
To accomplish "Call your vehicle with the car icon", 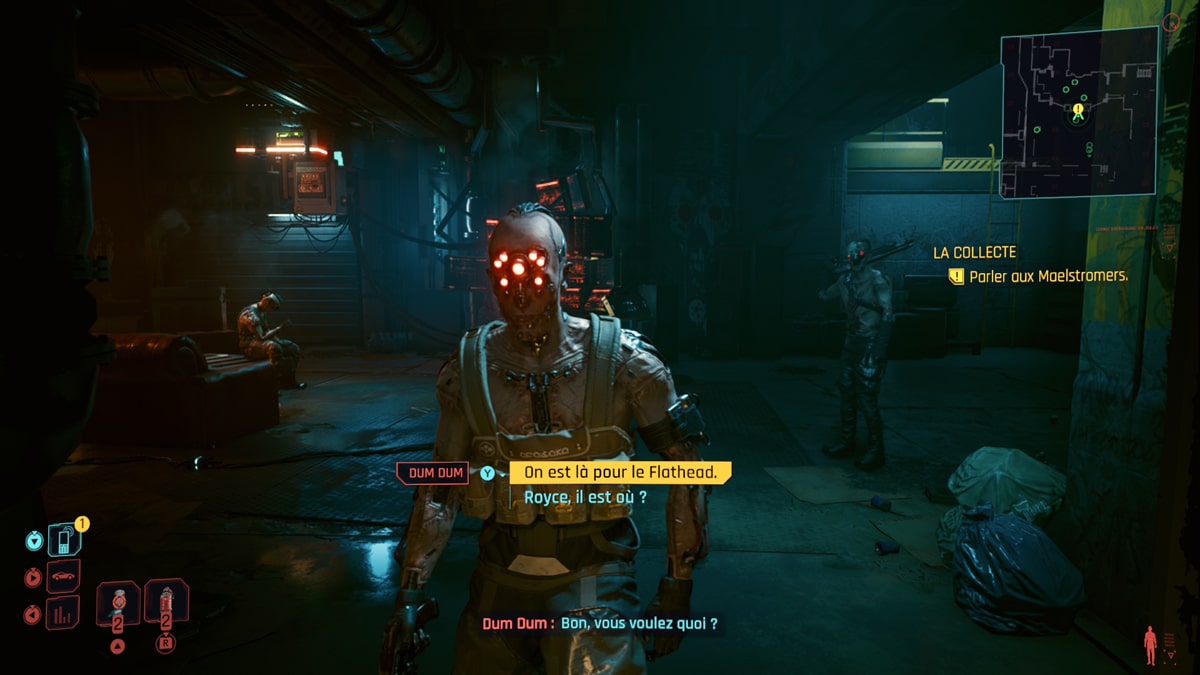I will point(63,577).
